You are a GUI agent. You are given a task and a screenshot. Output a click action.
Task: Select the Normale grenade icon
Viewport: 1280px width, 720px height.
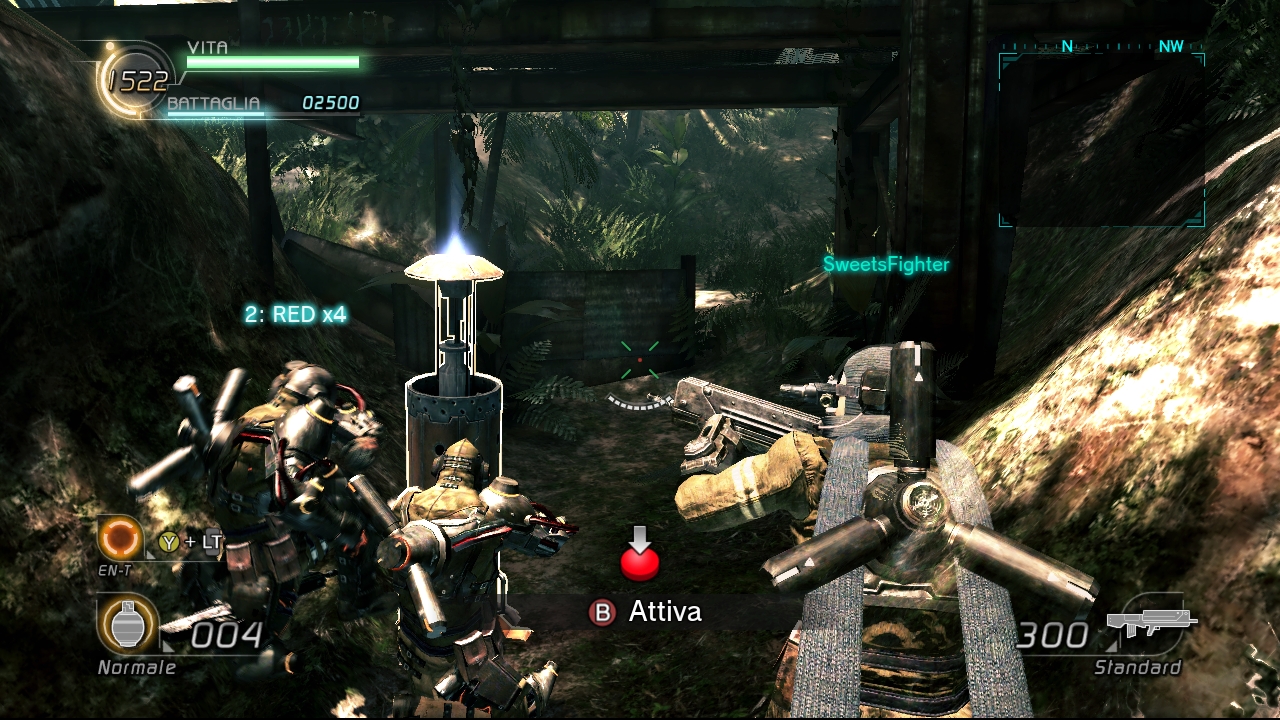click(x=127, y=625)
